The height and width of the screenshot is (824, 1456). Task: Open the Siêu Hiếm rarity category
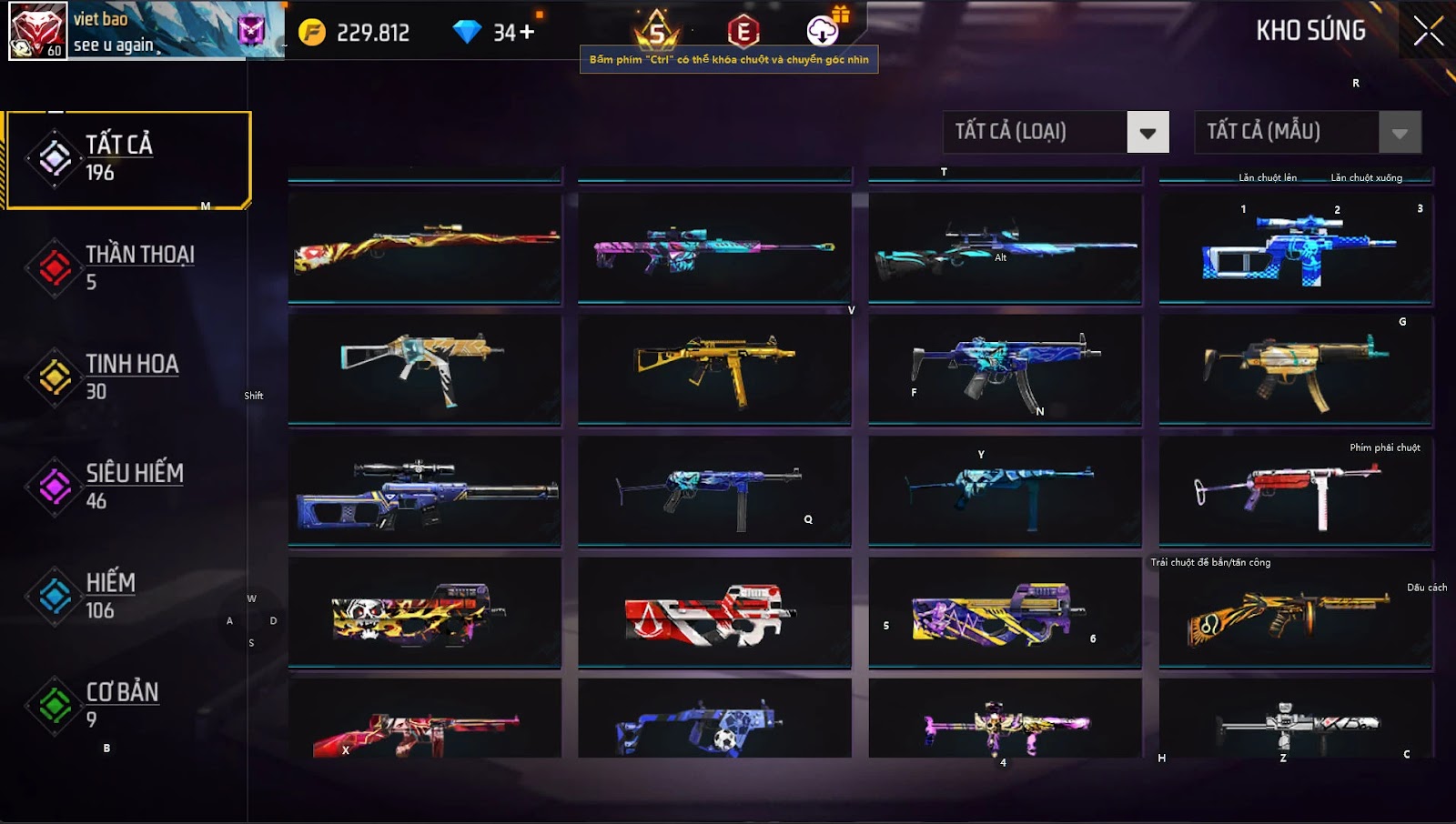[126, 487]
